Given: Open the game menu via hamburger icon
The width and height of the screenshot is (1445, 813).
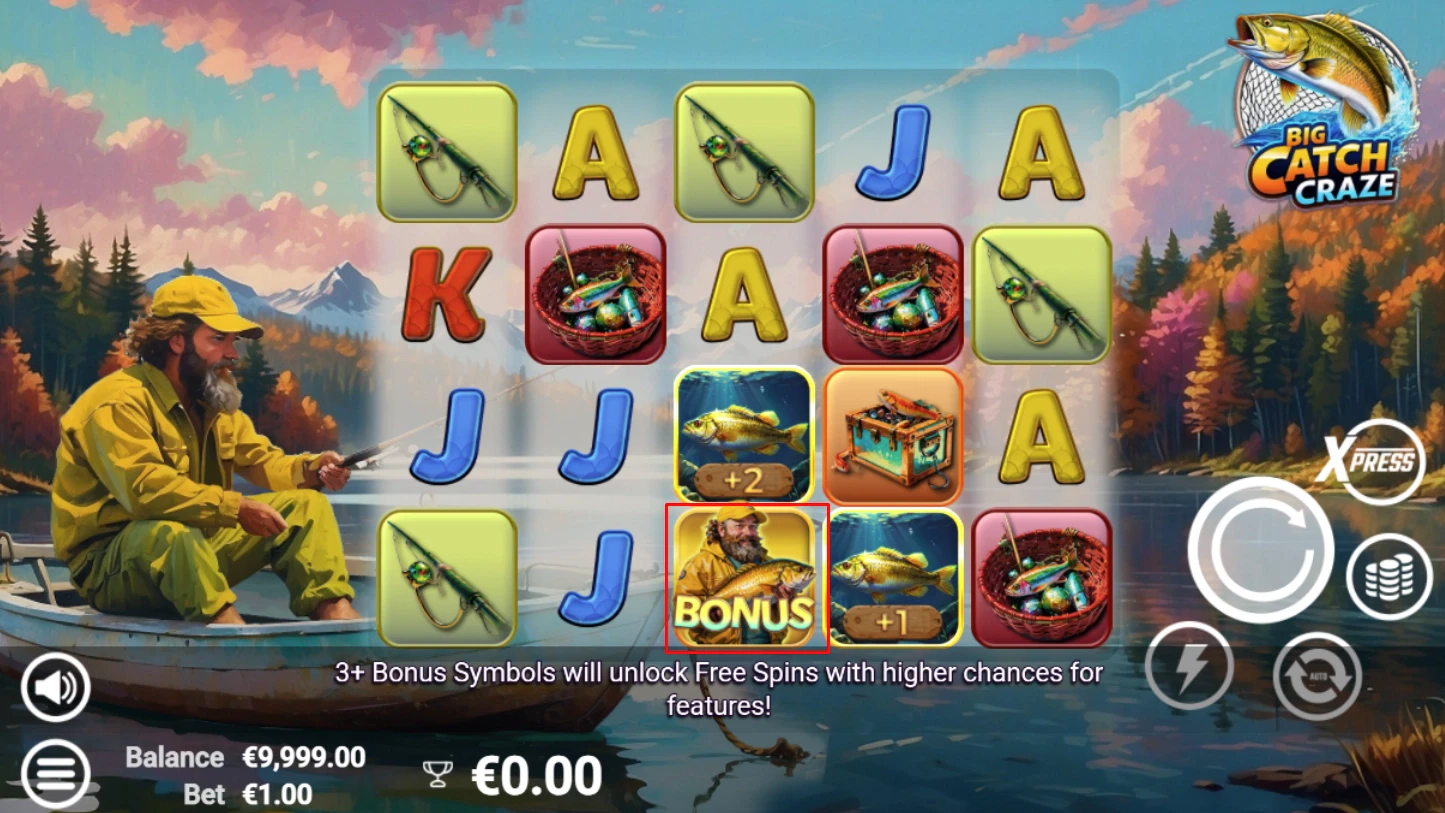Looking at the screenshot, I should 55,773.
